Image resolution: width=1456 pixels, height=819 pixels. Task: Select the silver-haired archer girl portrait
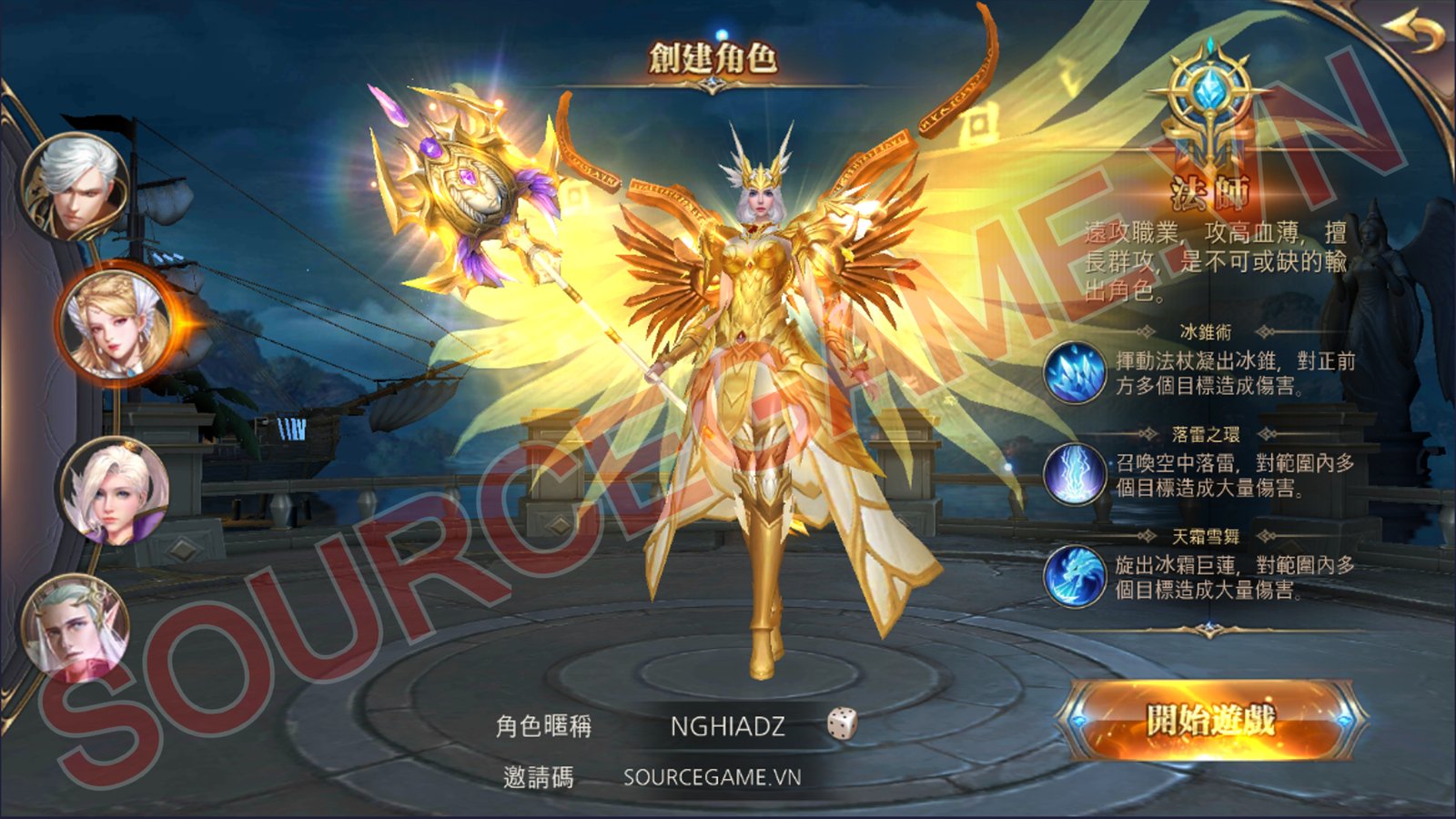point(109,488)
